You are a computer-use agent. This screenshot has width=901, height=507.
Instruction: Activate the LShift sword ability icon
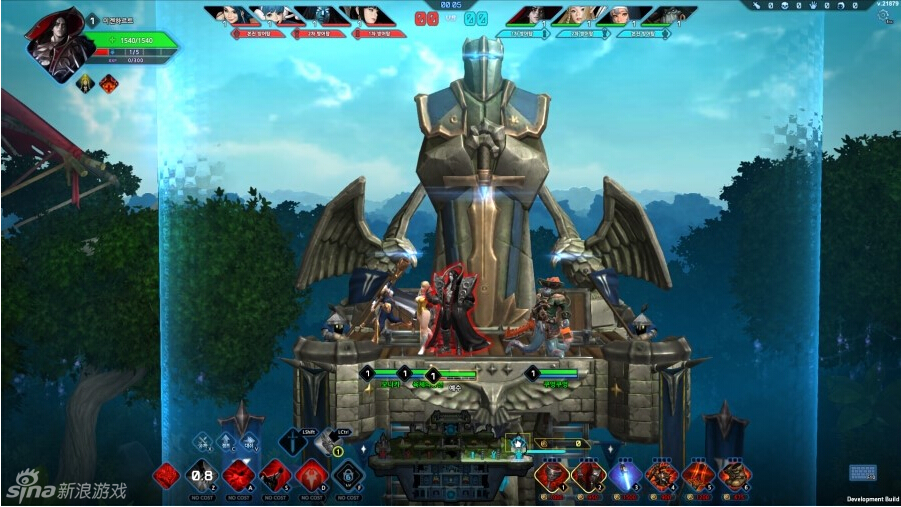293,443
